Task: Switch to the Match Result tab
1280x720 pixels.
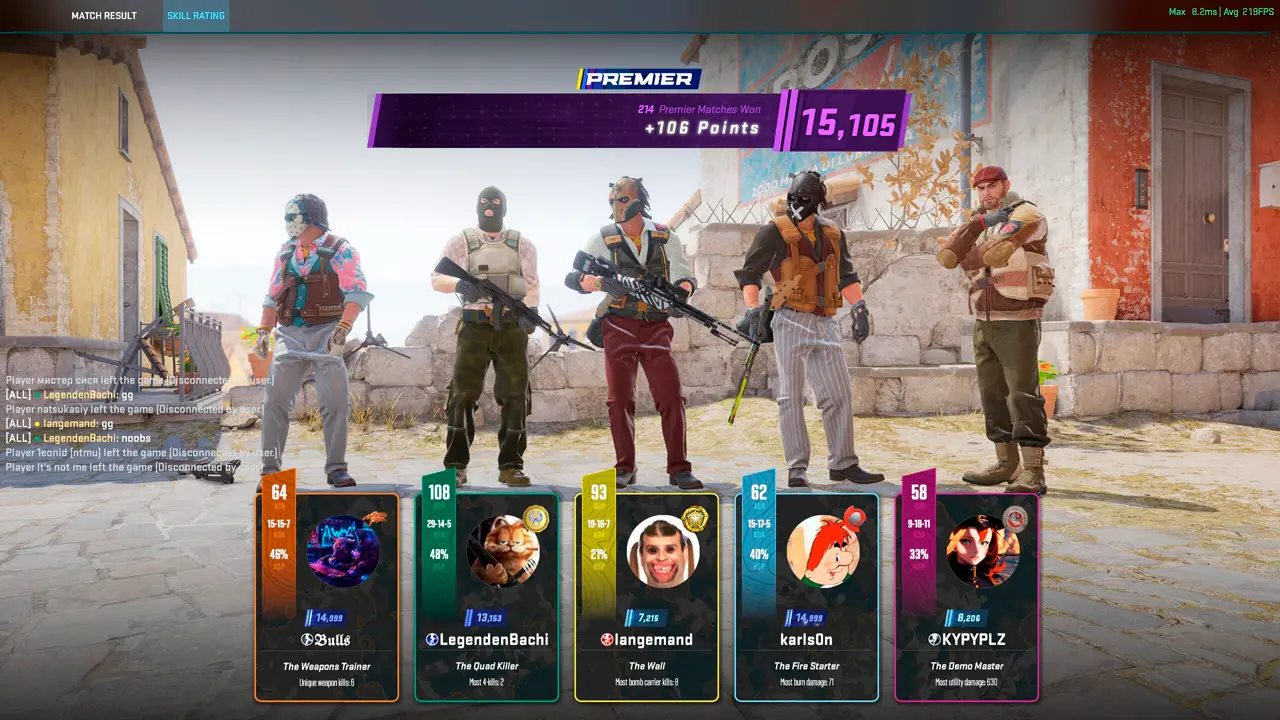Action: (104, 16)
